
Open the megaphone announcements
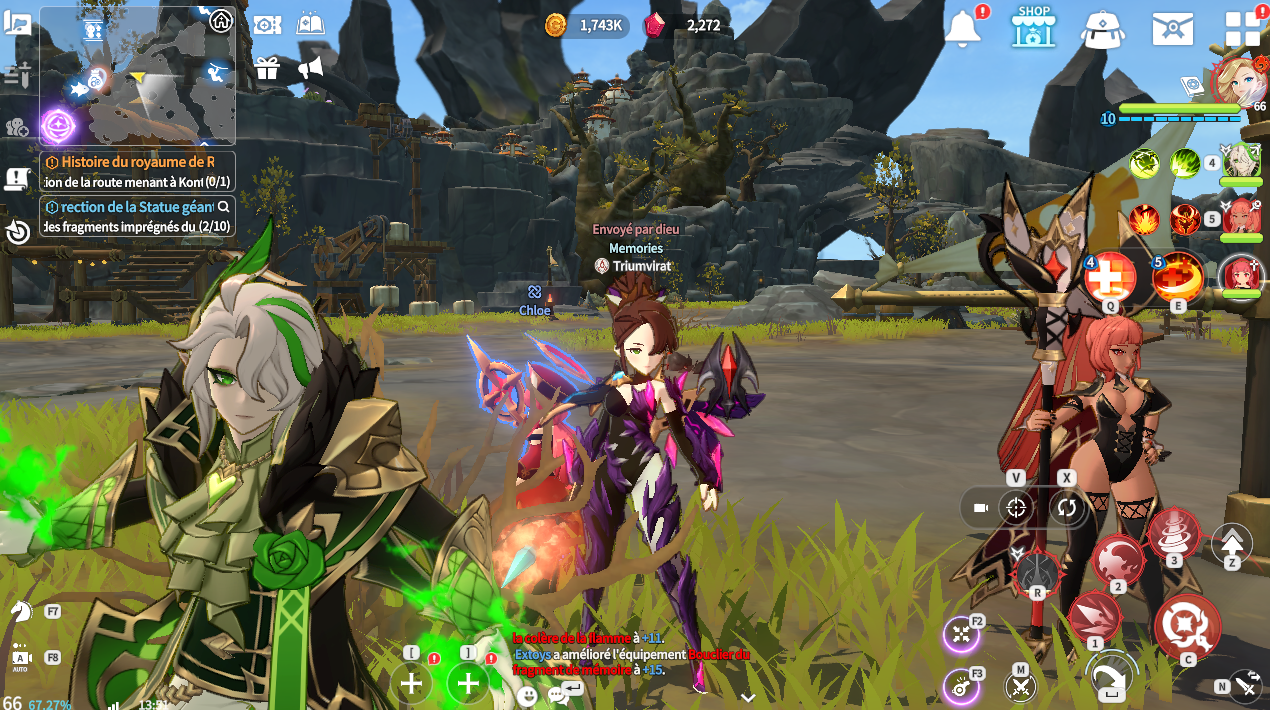coord(311,68)
